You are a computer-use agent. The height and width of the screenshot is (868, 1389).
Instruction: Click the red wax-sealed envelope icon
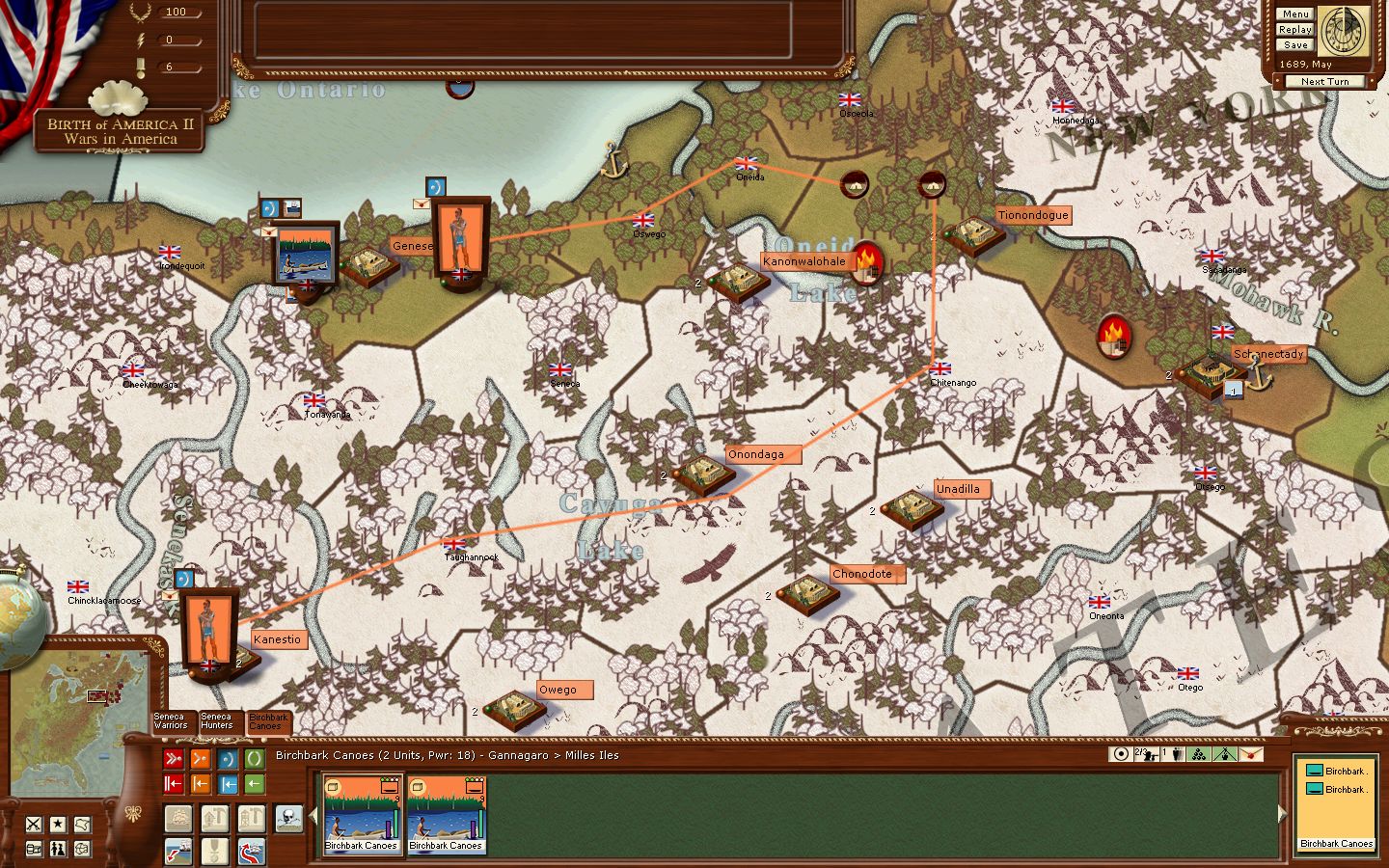pyautogui.click(x=1250, y=754)
